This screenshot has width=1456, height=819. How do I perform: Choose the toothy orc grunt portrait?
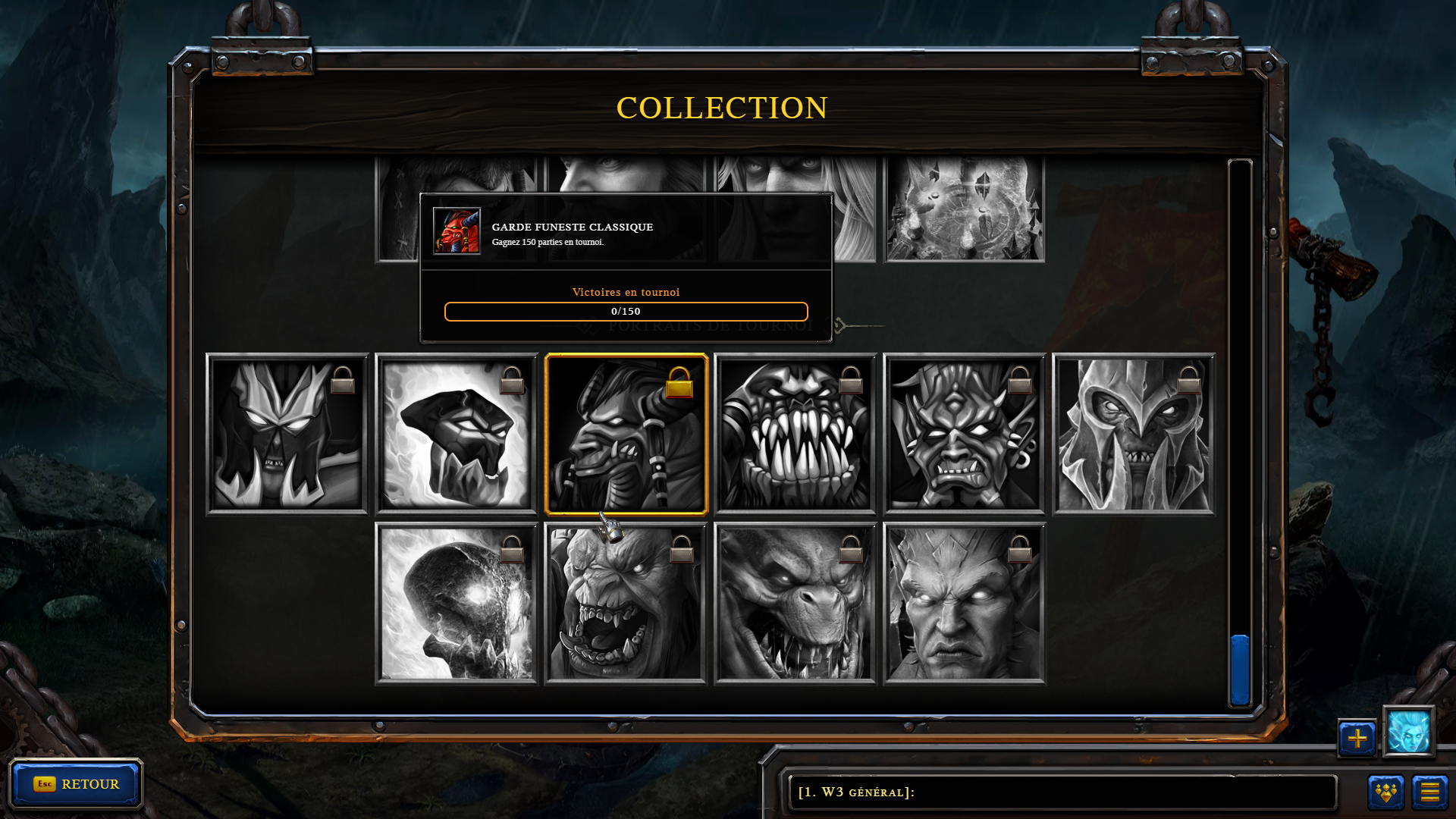(x=795, y=434)
